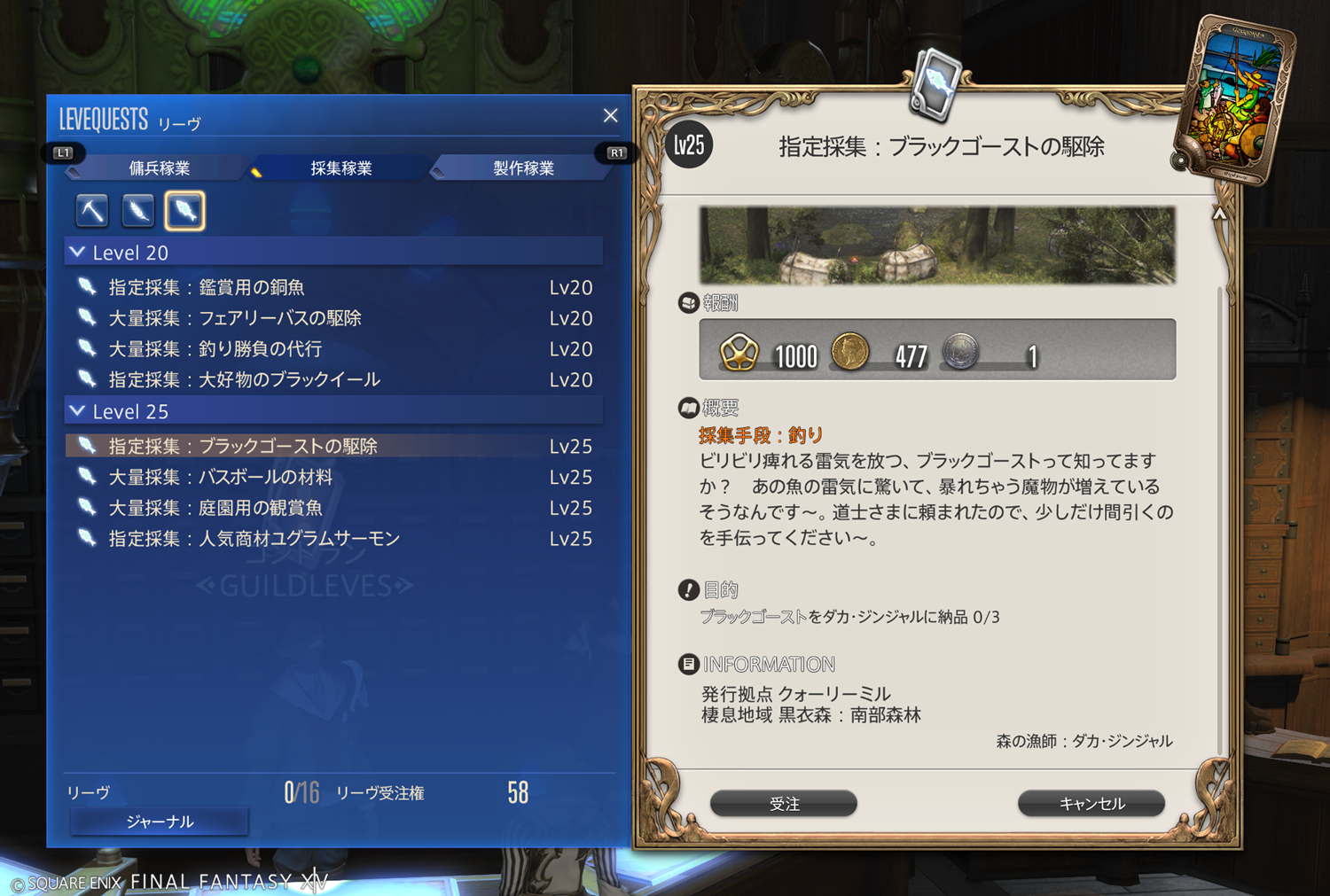Screen dimensions: 1330x896
Task: Select the 鑑賞用の銅魚 levequest
Action: (x=207, y=288)
